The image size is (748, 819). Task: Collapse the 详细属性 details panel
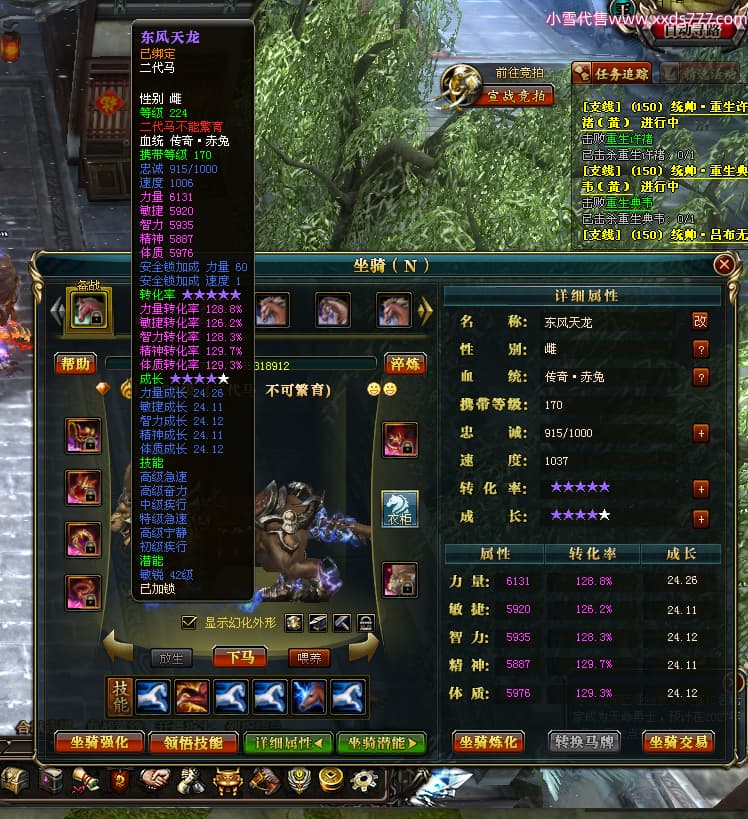[x=288, y=742]
